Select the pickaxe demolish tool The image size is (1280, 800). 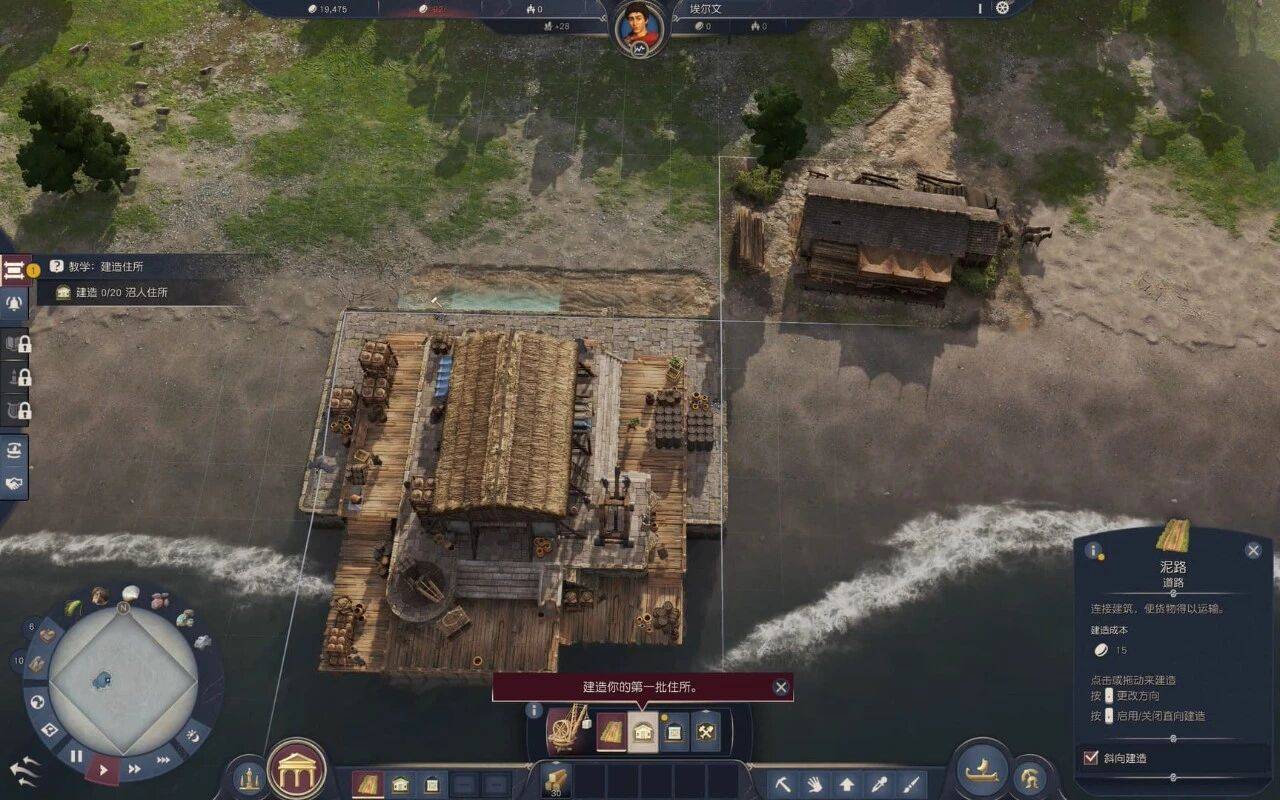tap(783, 784)
